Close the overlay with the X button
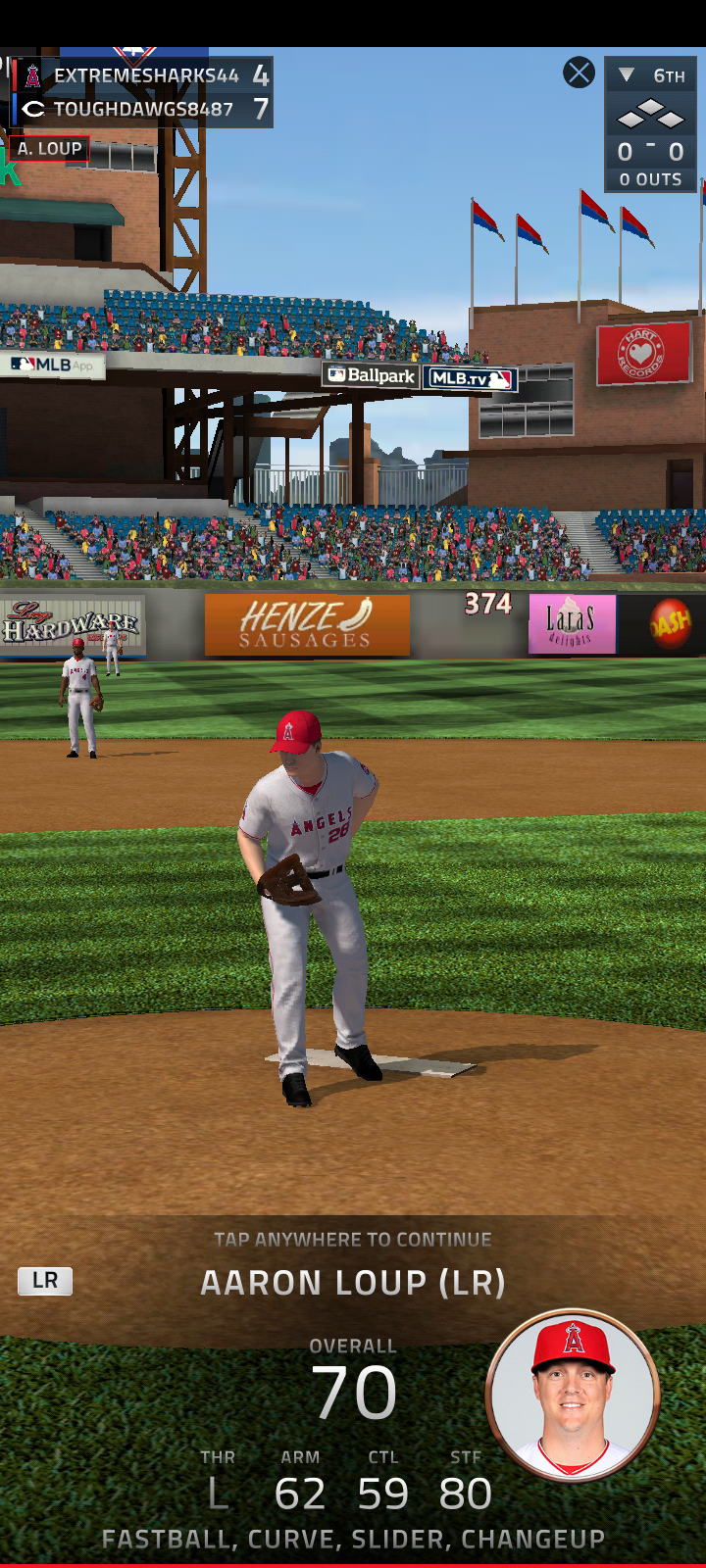The height and width of the screenshot is (1568, 706). (x=579, y=73)
